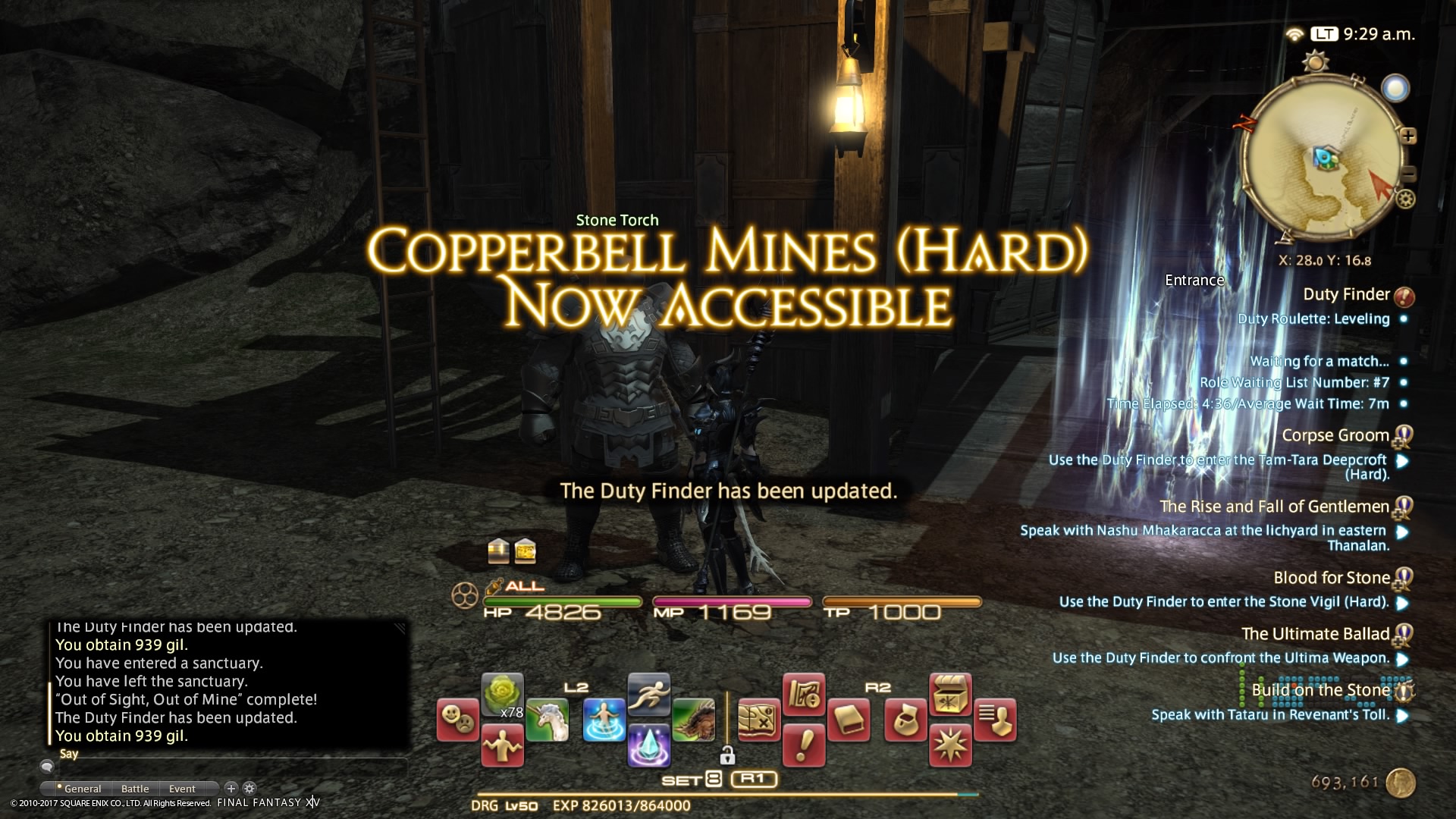Zoom out the minimap
Viewport: 1456px width, 819px height.
1408,174
